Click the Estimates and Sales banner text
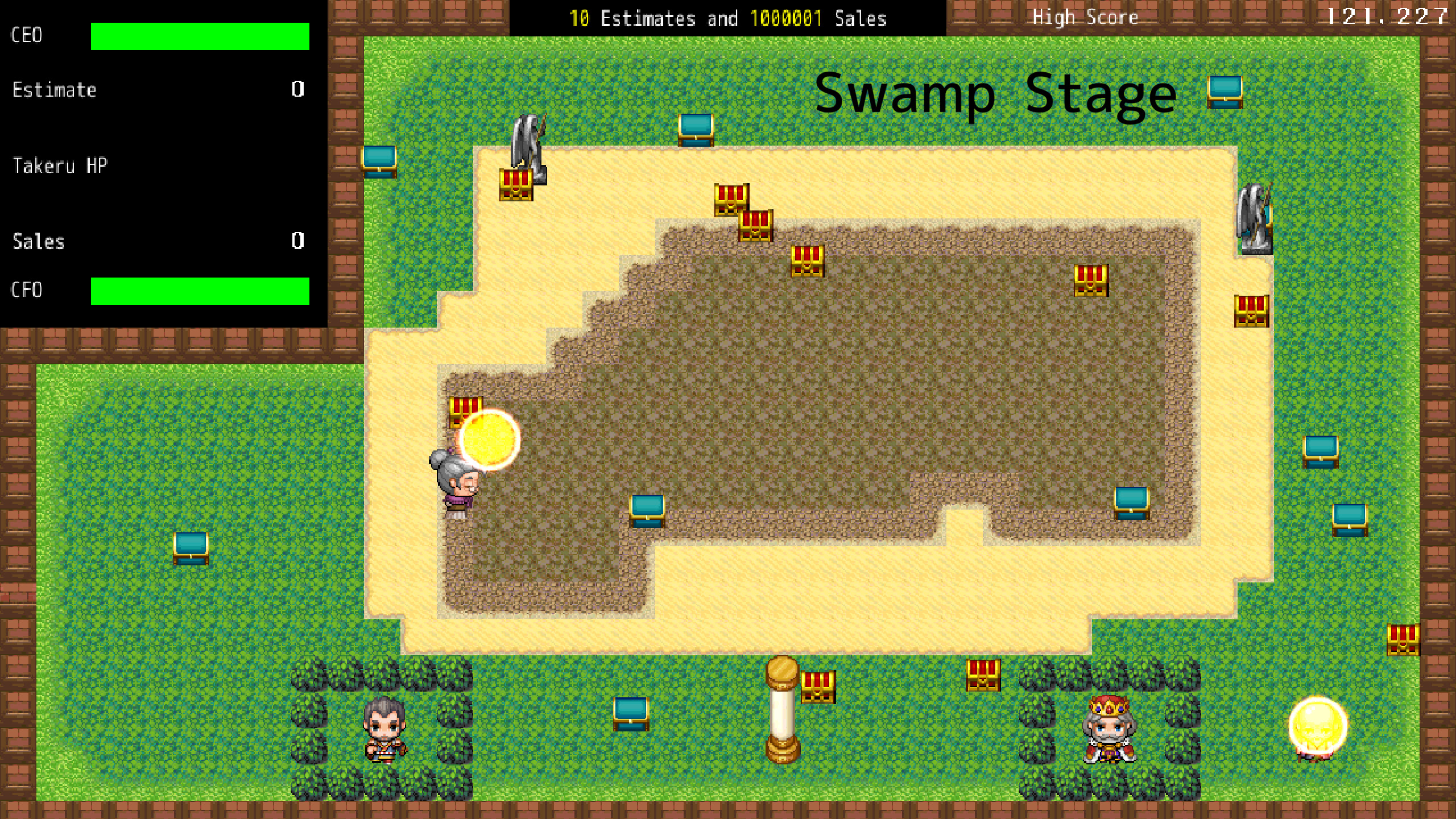Screen dimensions: 1456x819 pyautogui.click(x=728, y=18)
